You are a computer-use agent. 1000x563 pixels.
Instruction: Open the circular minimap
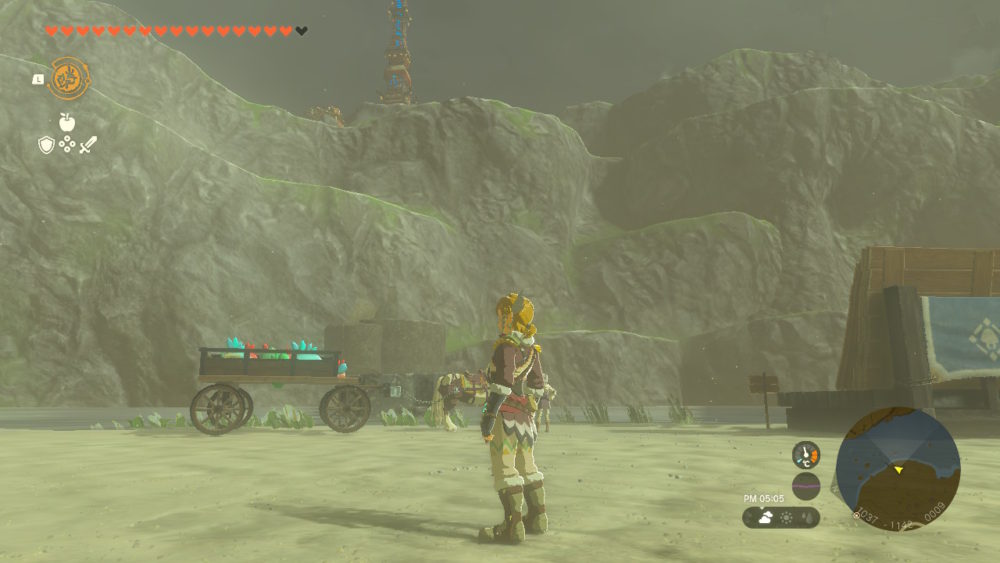(897, 468)
